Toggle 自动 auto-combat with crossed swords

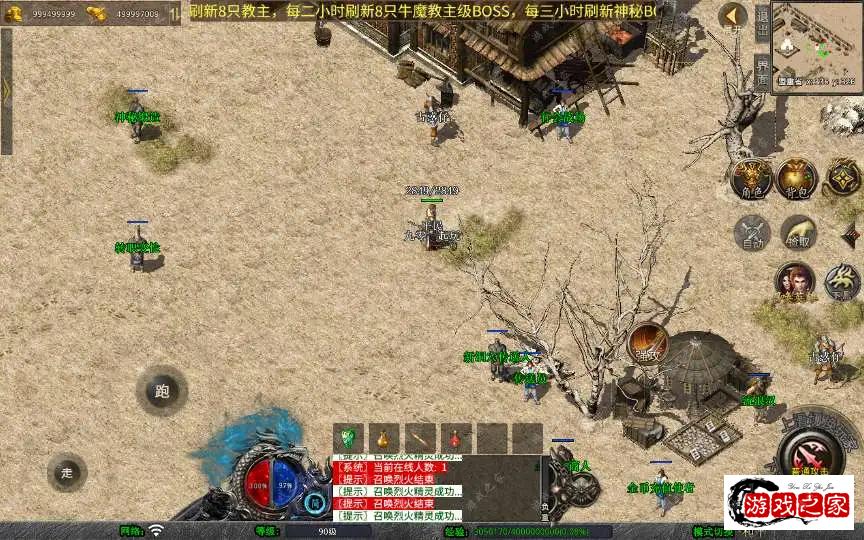750,233
